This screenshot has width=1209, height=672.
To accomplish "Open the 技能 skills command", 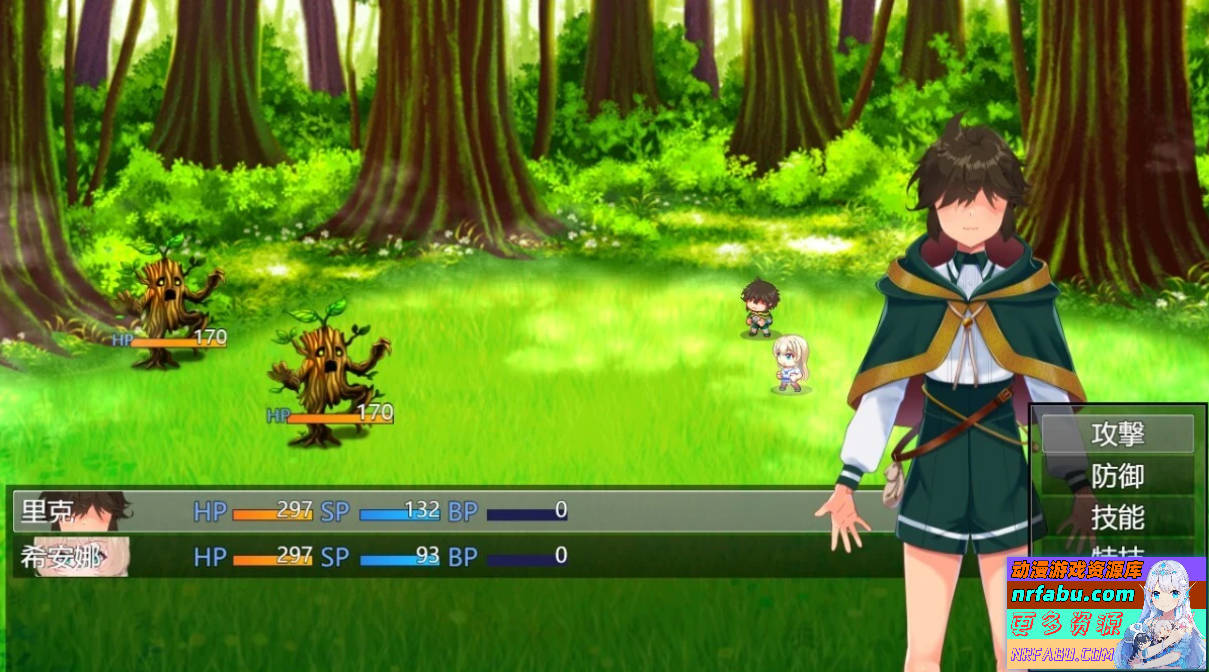I will 1117,518.
